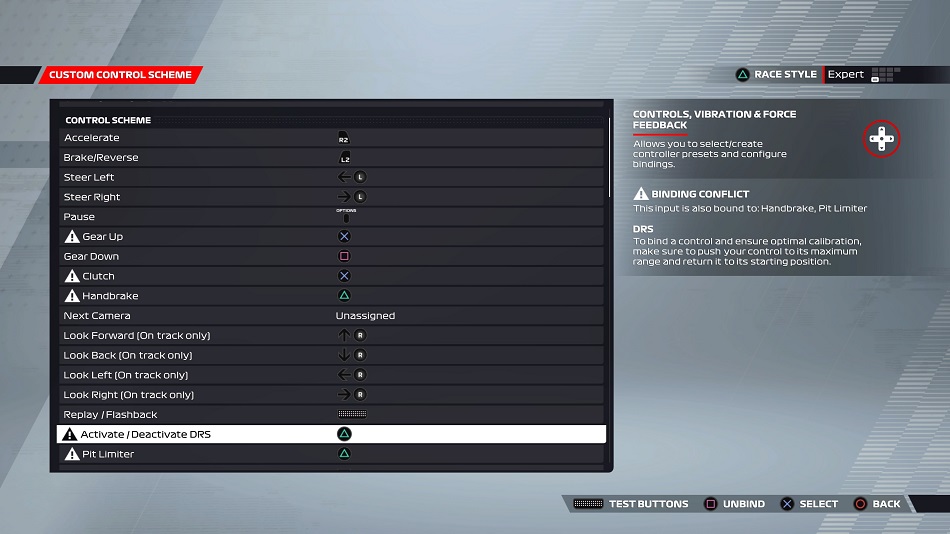Select the Clutch binding row
The height and width of the screenshot is (534, 950).
click(330, 276)
